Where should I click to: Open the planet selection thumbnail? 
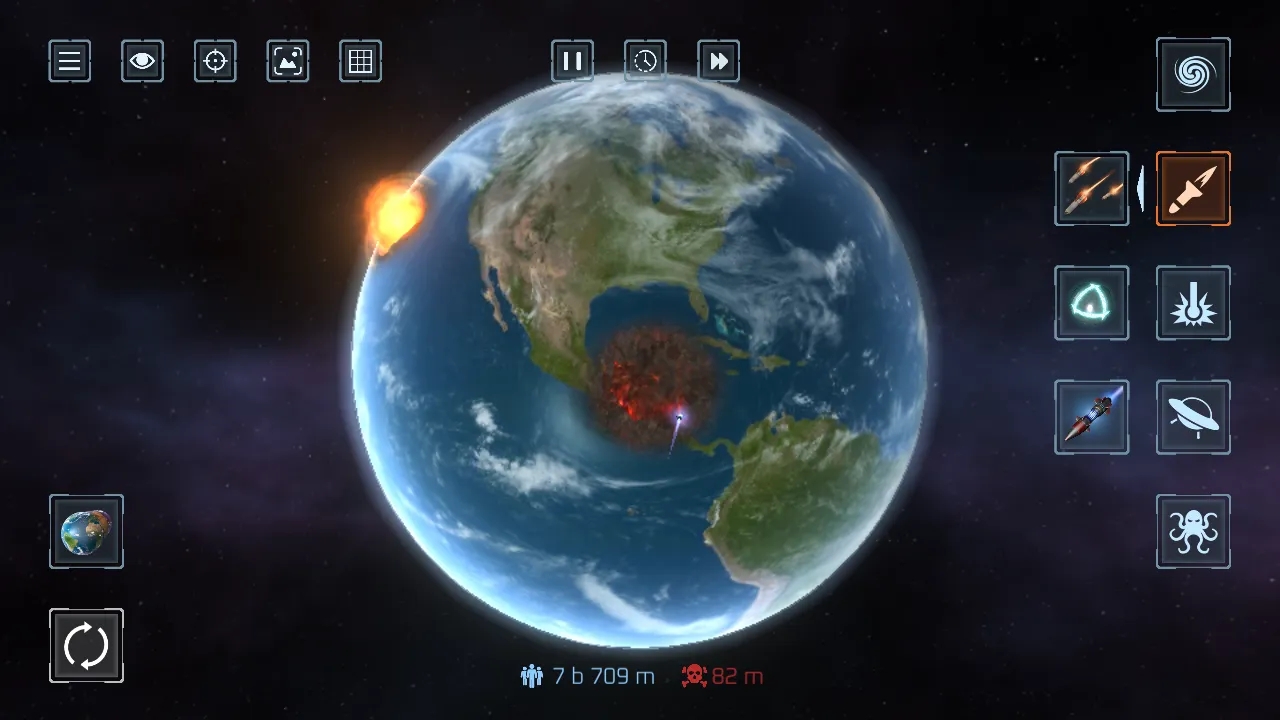click(86, 531)
